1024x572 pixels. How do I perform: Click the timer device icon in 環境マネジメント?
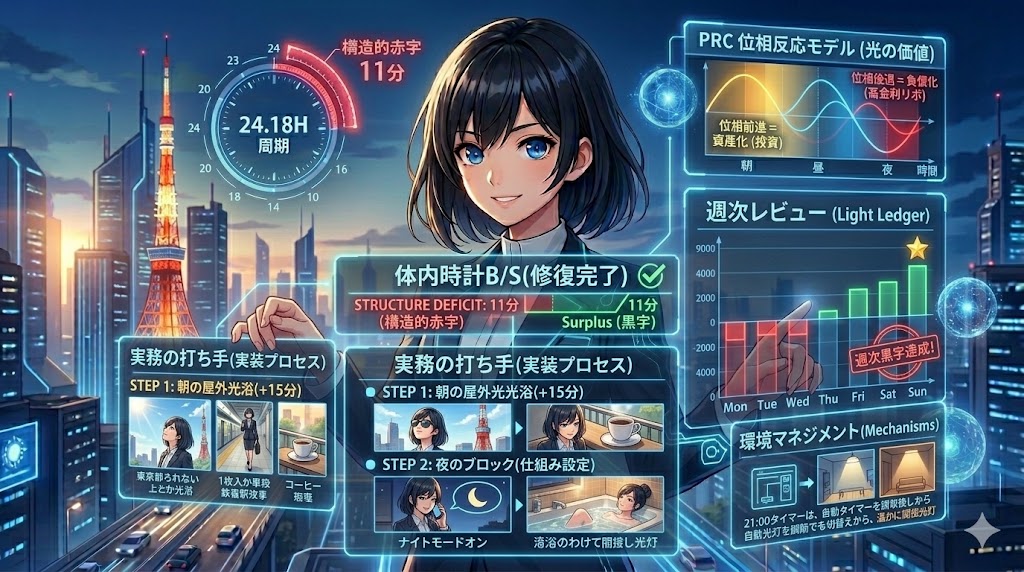[x=776, y=487]
